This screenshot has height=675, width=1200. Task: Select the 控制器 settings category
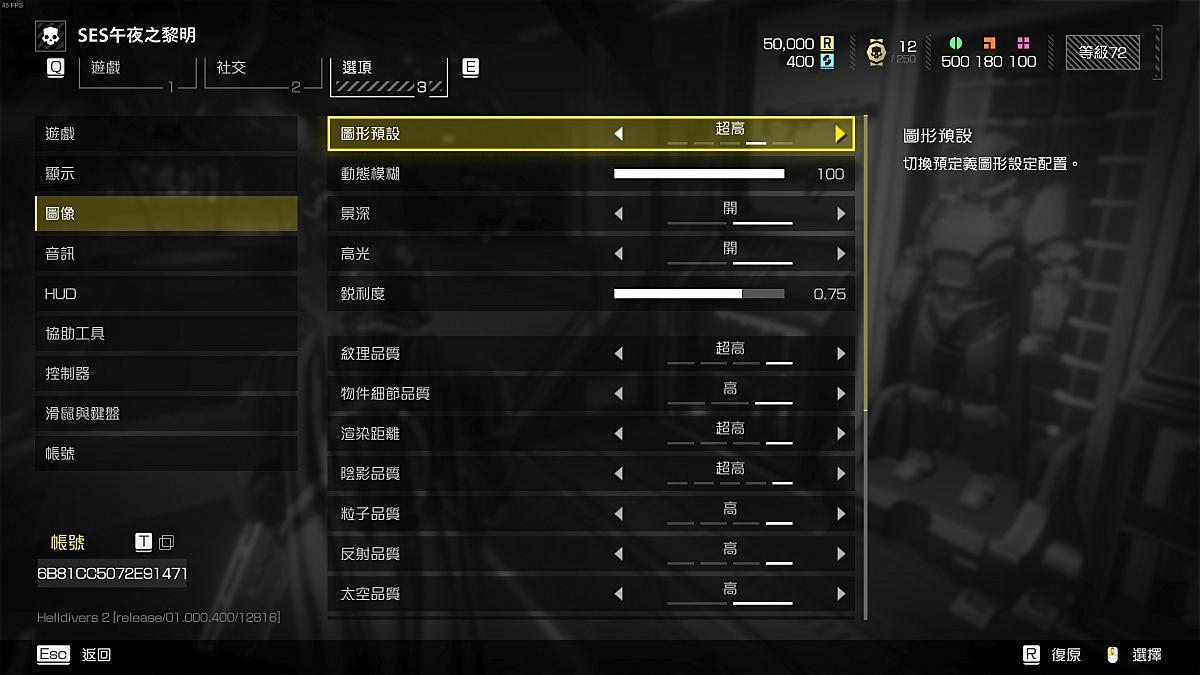(x=166, y=374)
